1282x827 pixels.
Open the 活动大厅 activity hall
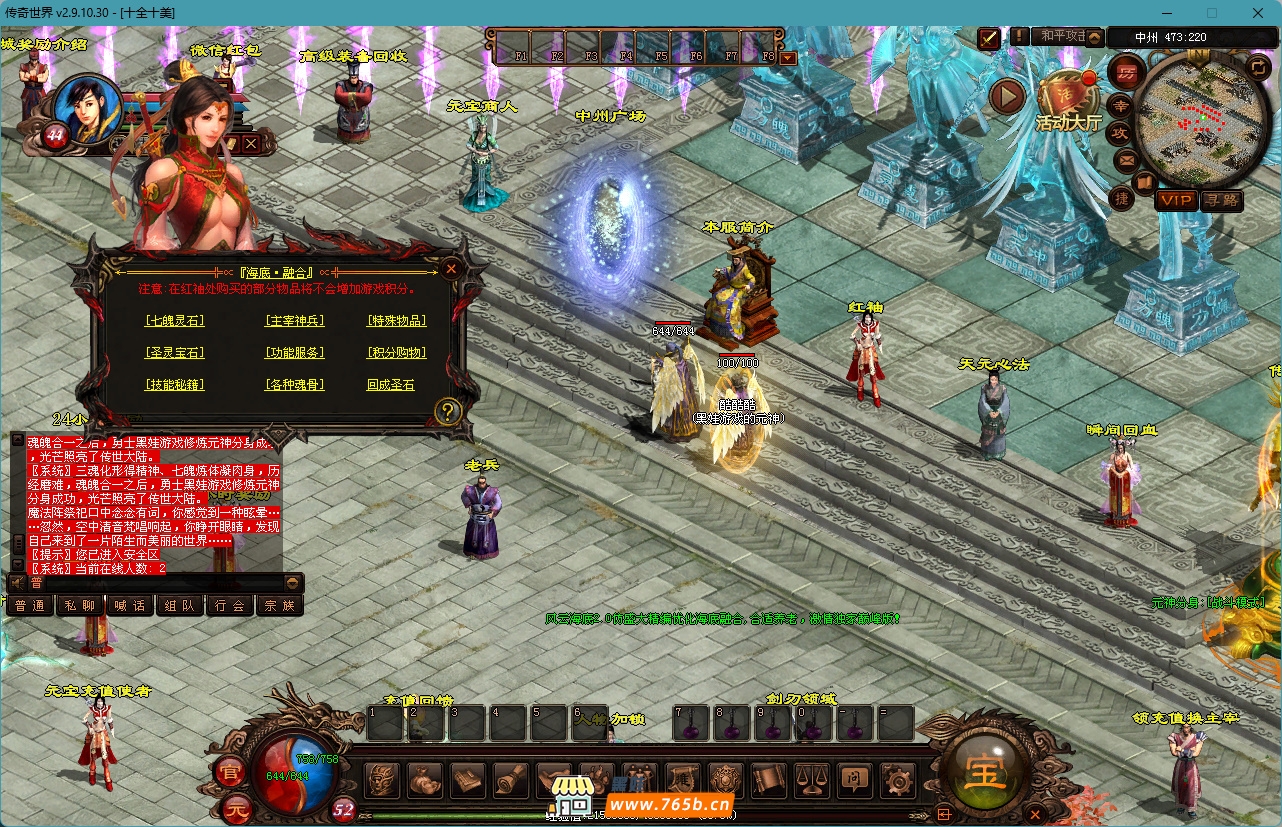[x=1067, y=101]
